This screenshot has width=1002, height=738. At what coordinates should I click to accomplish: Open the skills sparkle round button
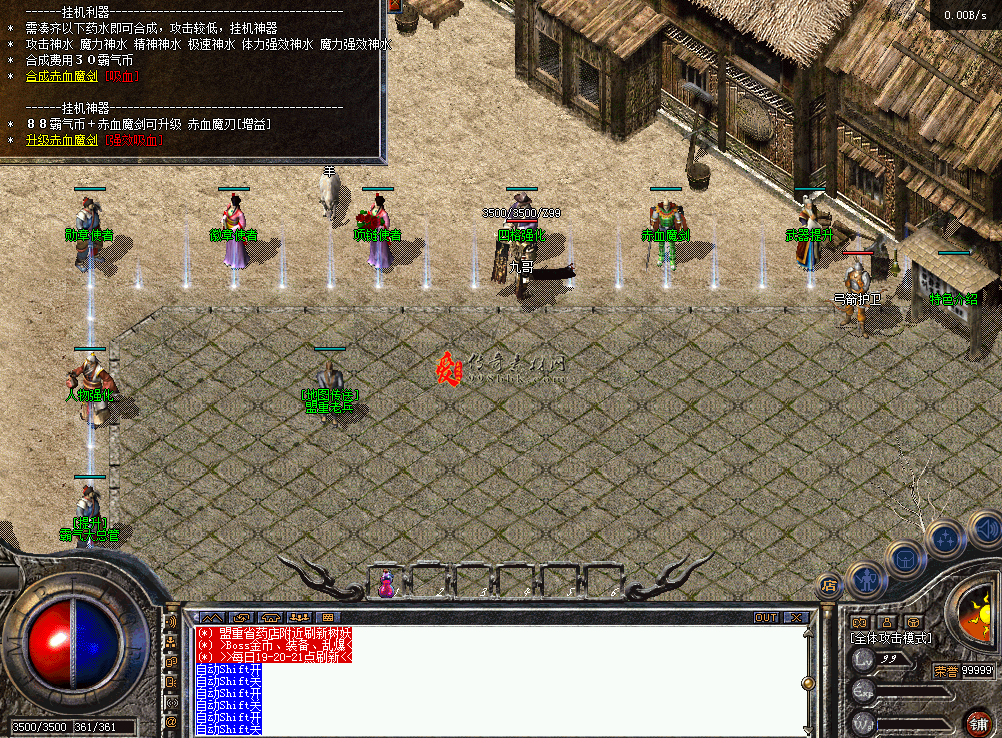coord(943,539)
